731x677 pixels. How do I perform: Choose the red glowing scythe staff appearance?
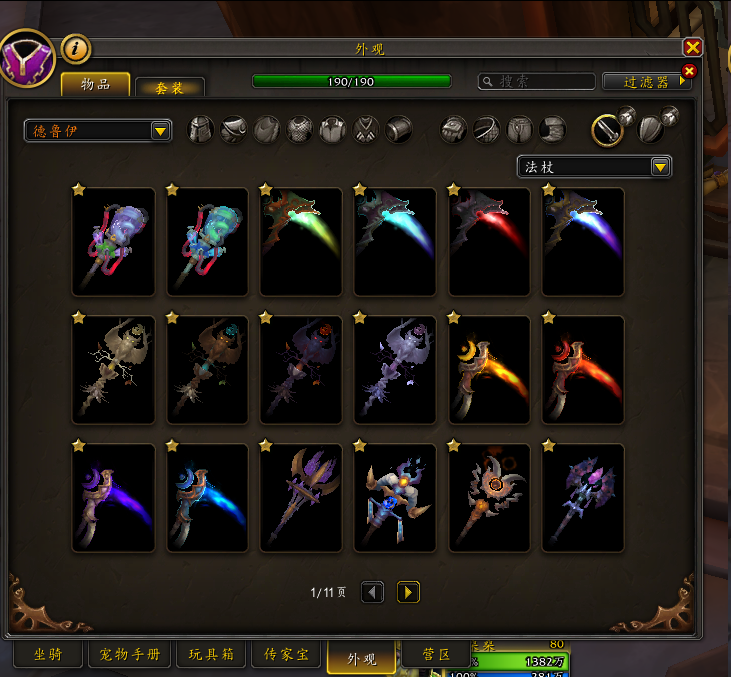pos(490,241)
